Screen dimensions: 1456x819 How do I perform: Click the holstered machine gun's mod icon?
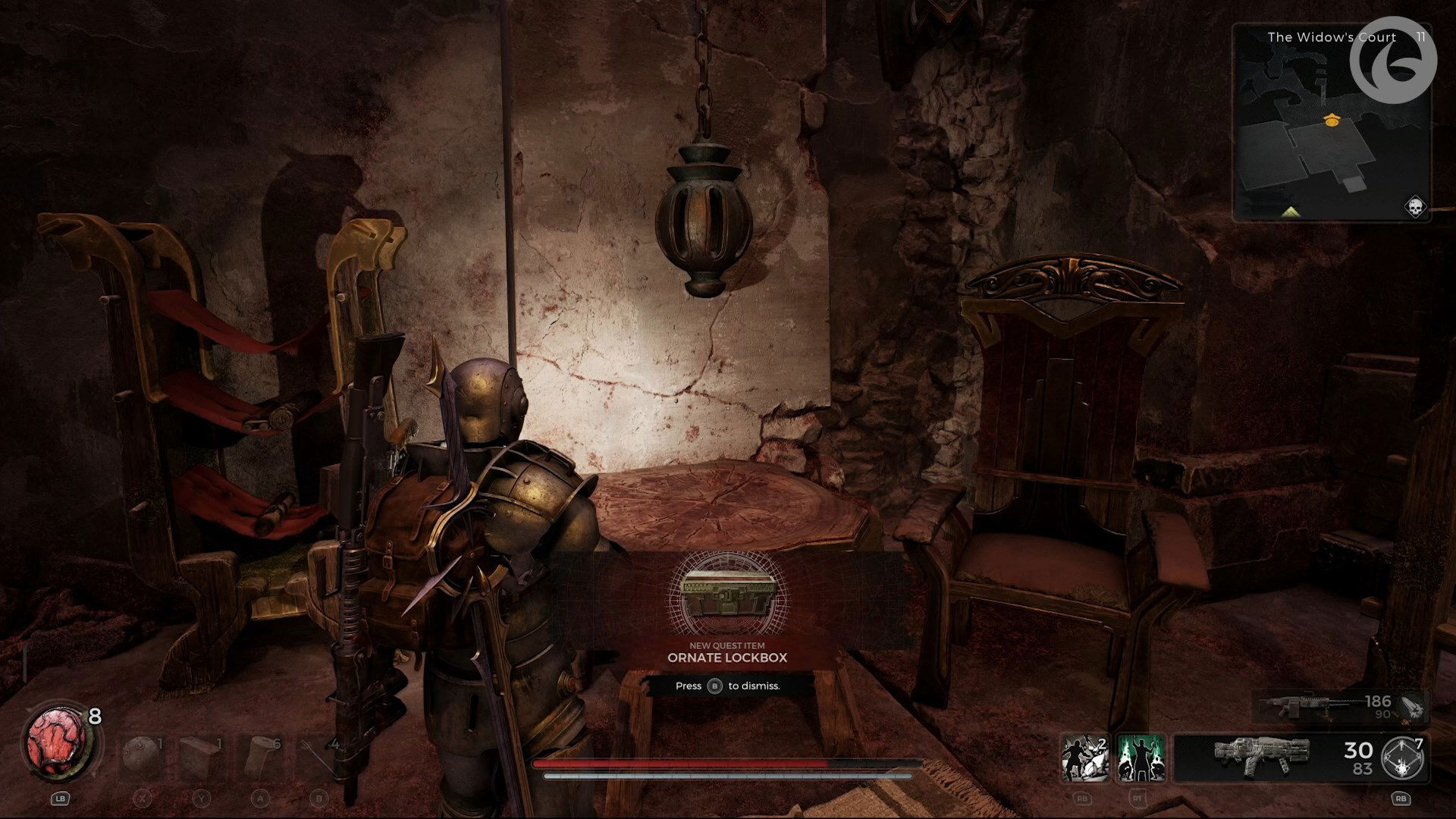coord(1411,707)
